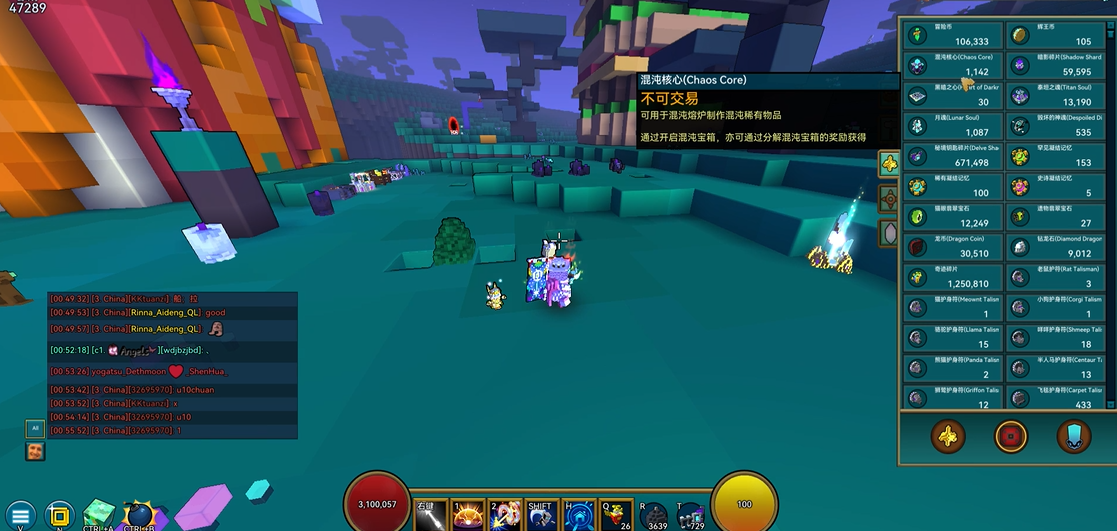Click the Dragon Coin entry
Image resolution: width=1117 pixels, height=531 pixels.
pos(950,247)
